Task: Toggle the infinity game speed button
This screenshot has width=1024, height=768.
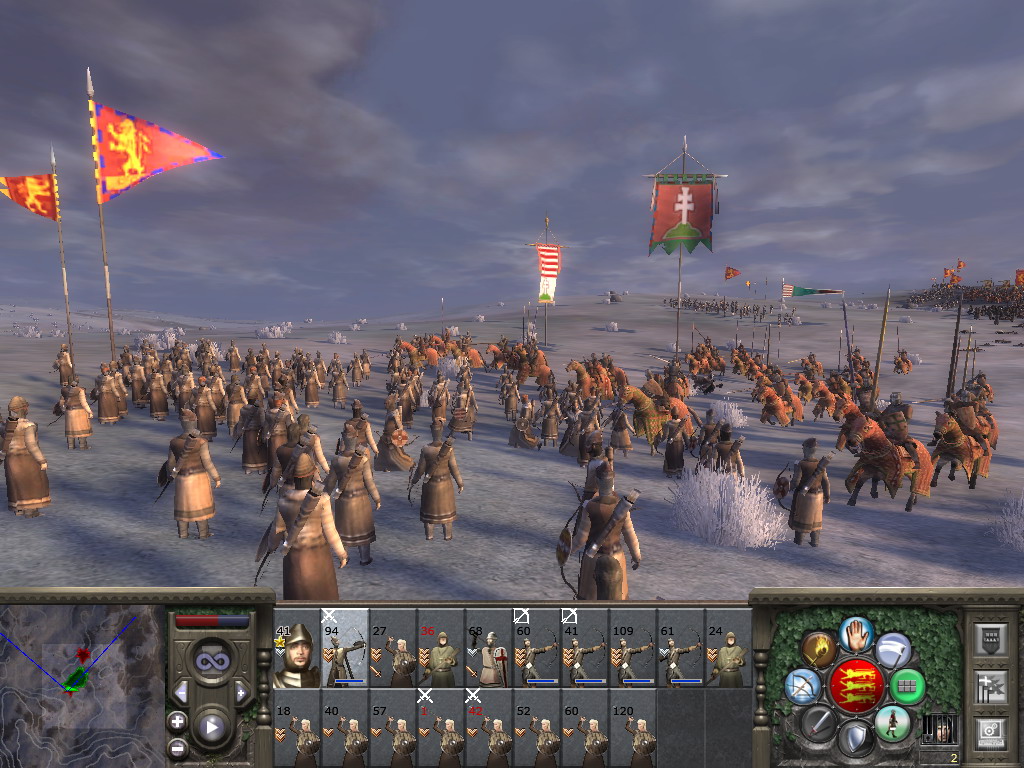Action: pyautogui.click(x=211, y=660)
